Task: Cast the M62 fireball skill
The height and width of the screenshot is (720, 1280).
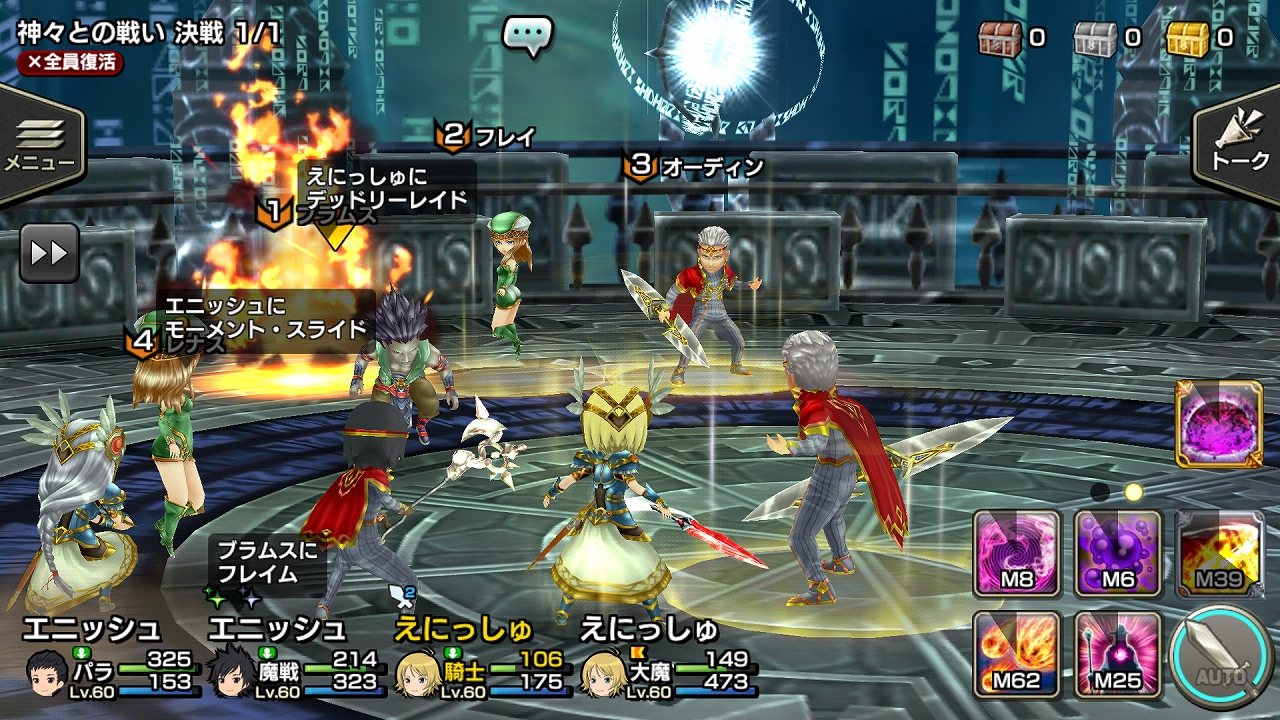Action: click(1017, 654)
